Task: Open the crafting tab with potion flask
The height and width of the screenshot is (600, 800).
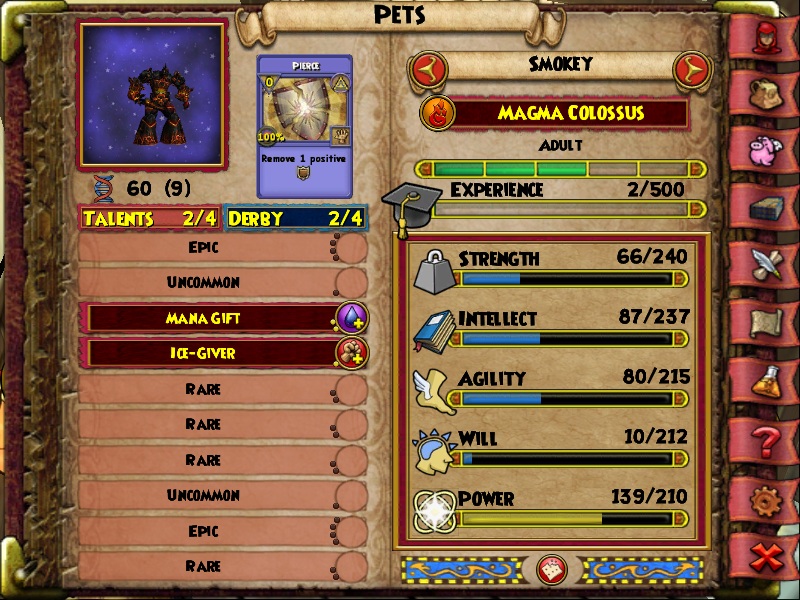Action: pos(767,380)
